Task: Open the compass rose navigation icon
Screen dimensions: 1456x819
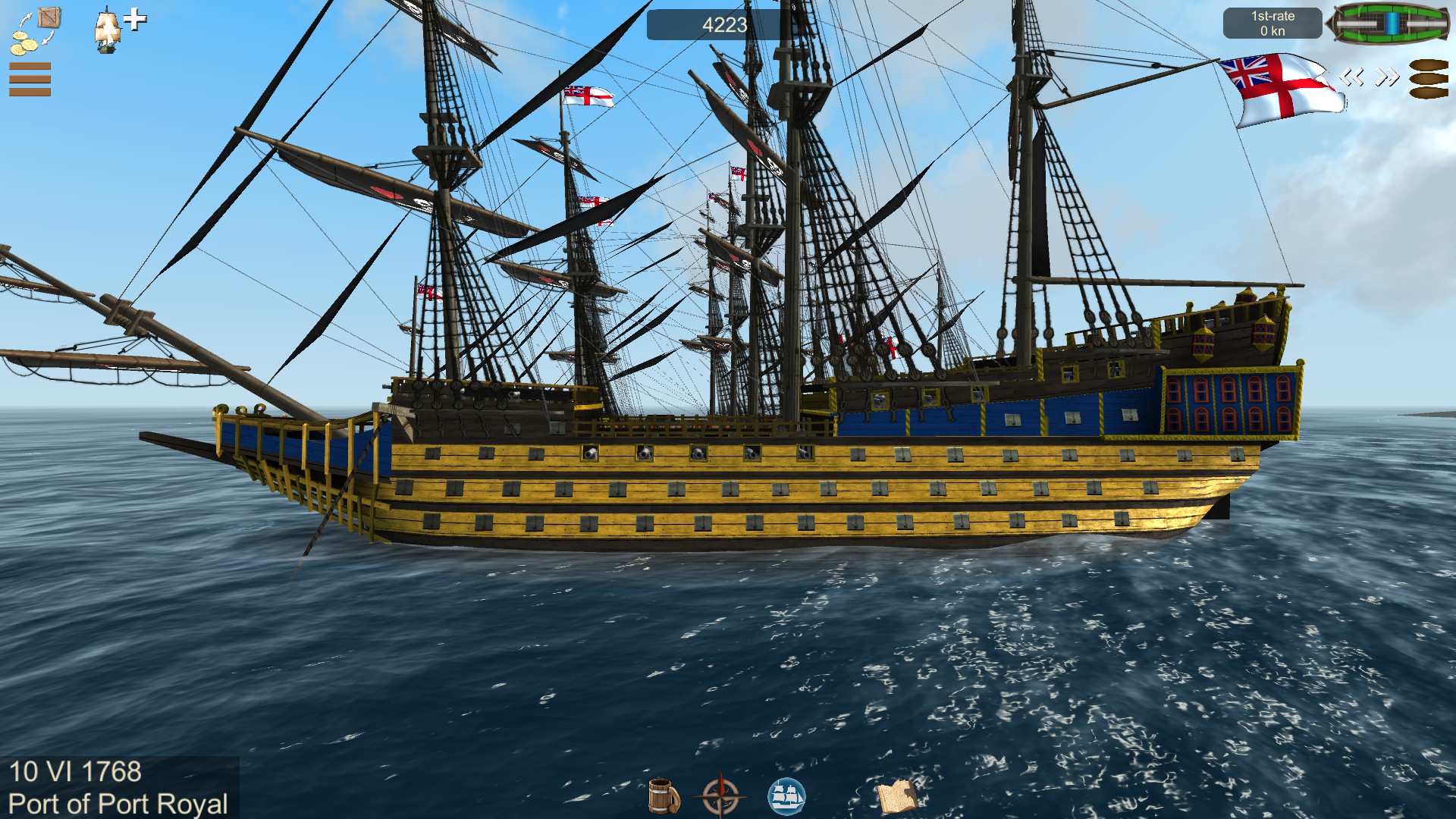Action: [x=721, y=796]
